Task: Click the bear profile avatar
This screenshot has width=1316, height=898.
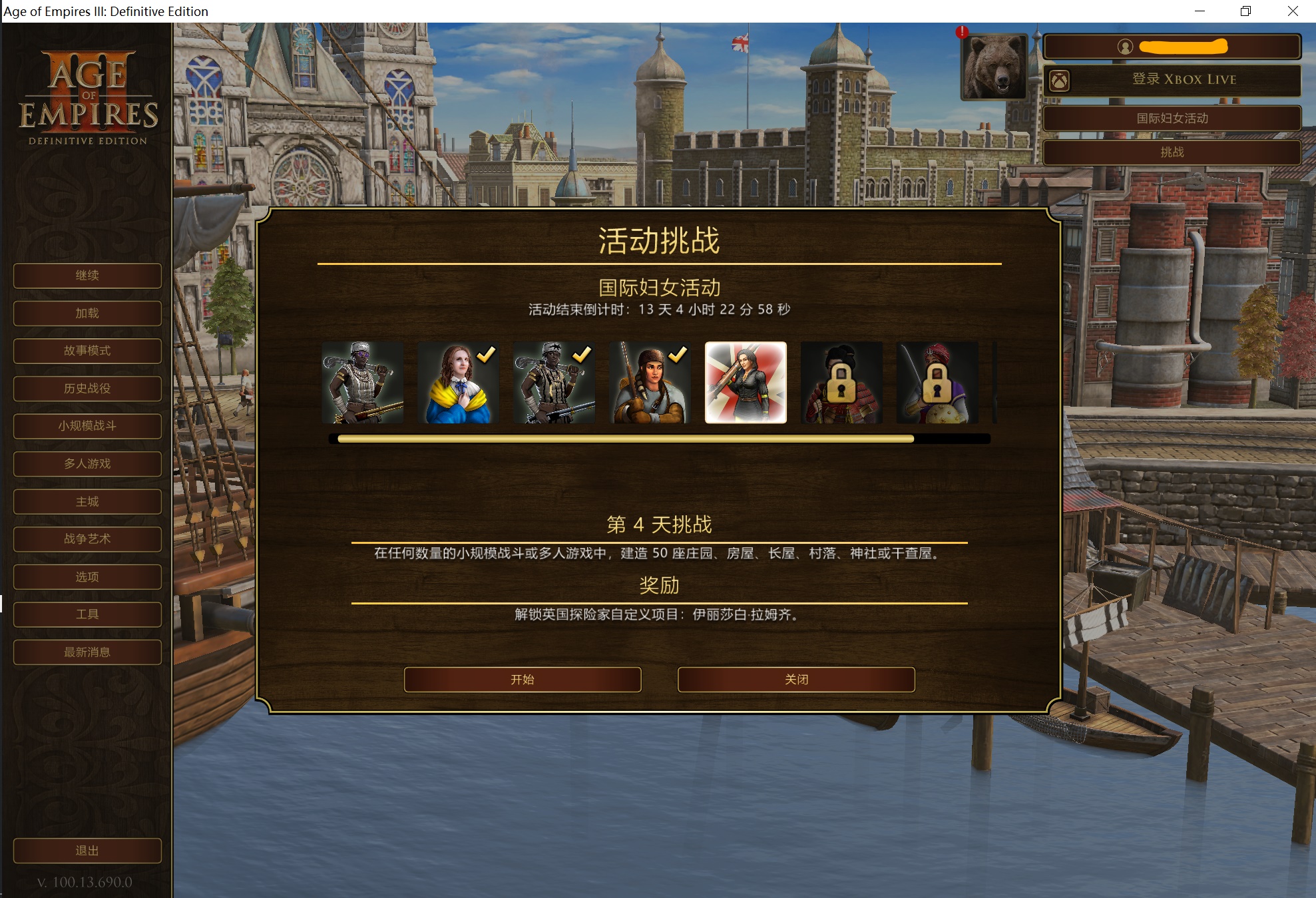Action: [994, 67]
